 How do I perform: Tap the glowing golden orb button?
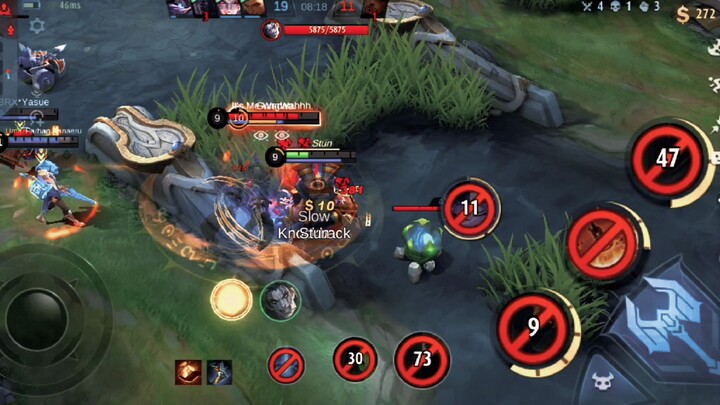click(231, 299)
